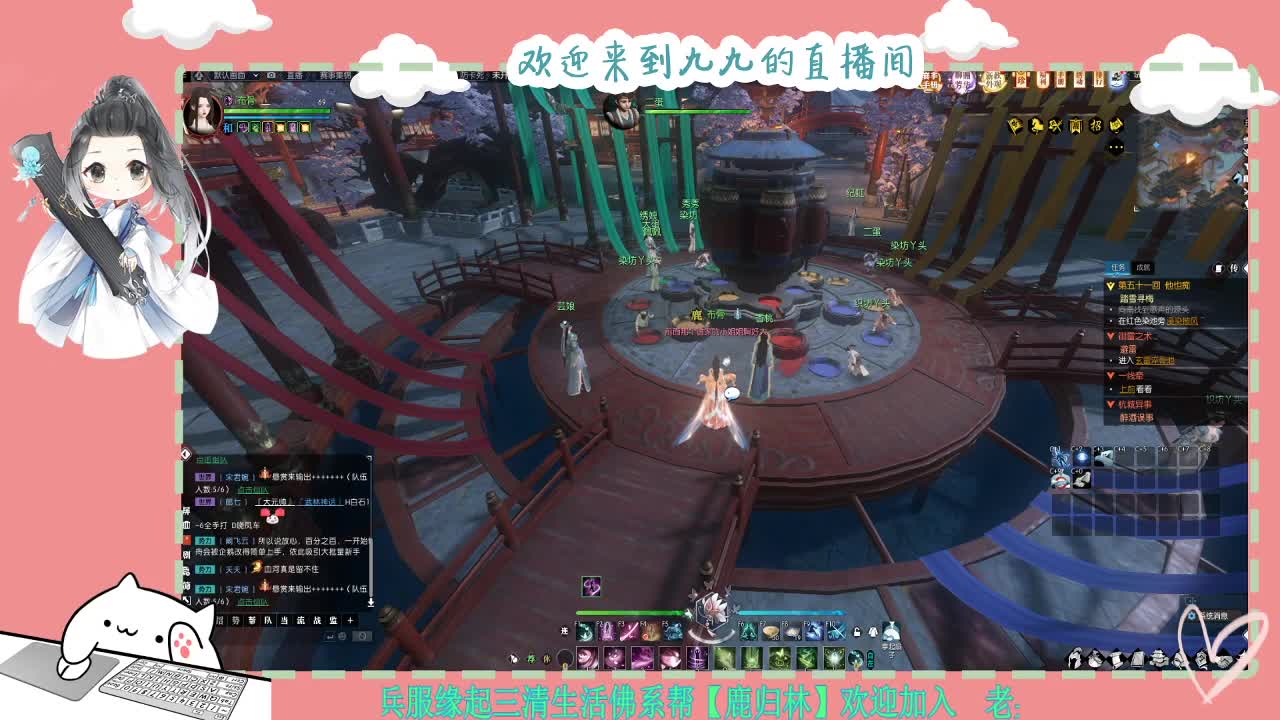
Task: Use the 李纪银子 item in the quick slot
Action: 891,633
